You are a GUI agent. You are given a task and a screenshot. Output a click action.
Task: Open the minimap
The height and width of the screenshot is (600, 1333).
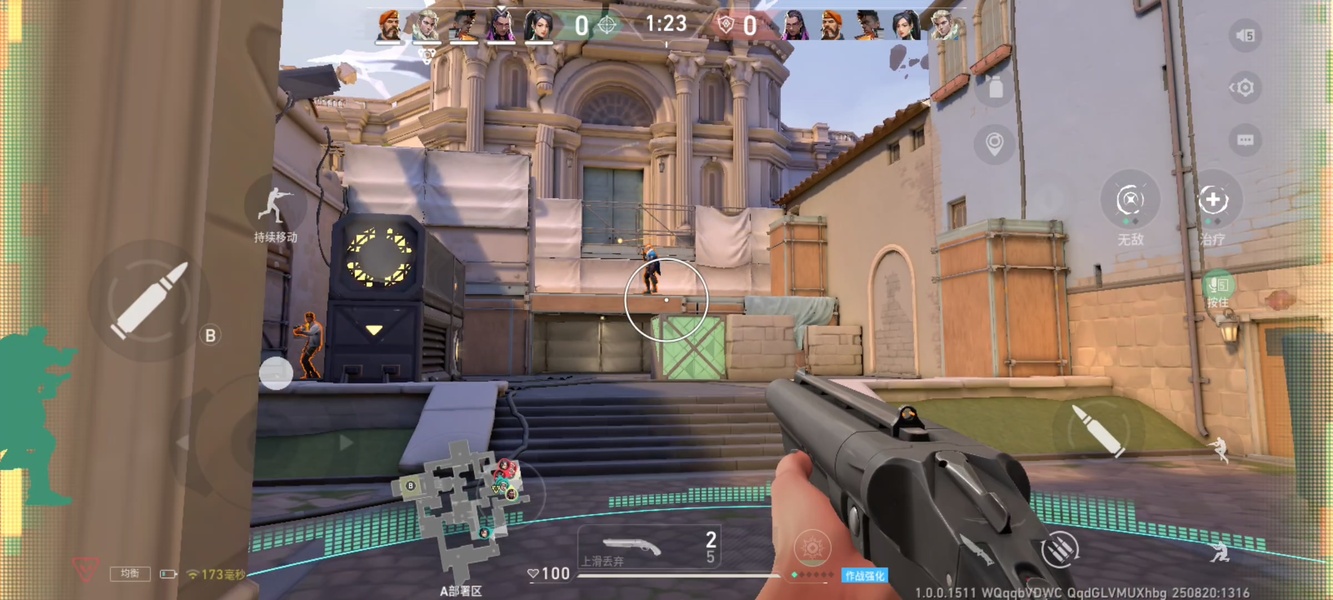458,500
